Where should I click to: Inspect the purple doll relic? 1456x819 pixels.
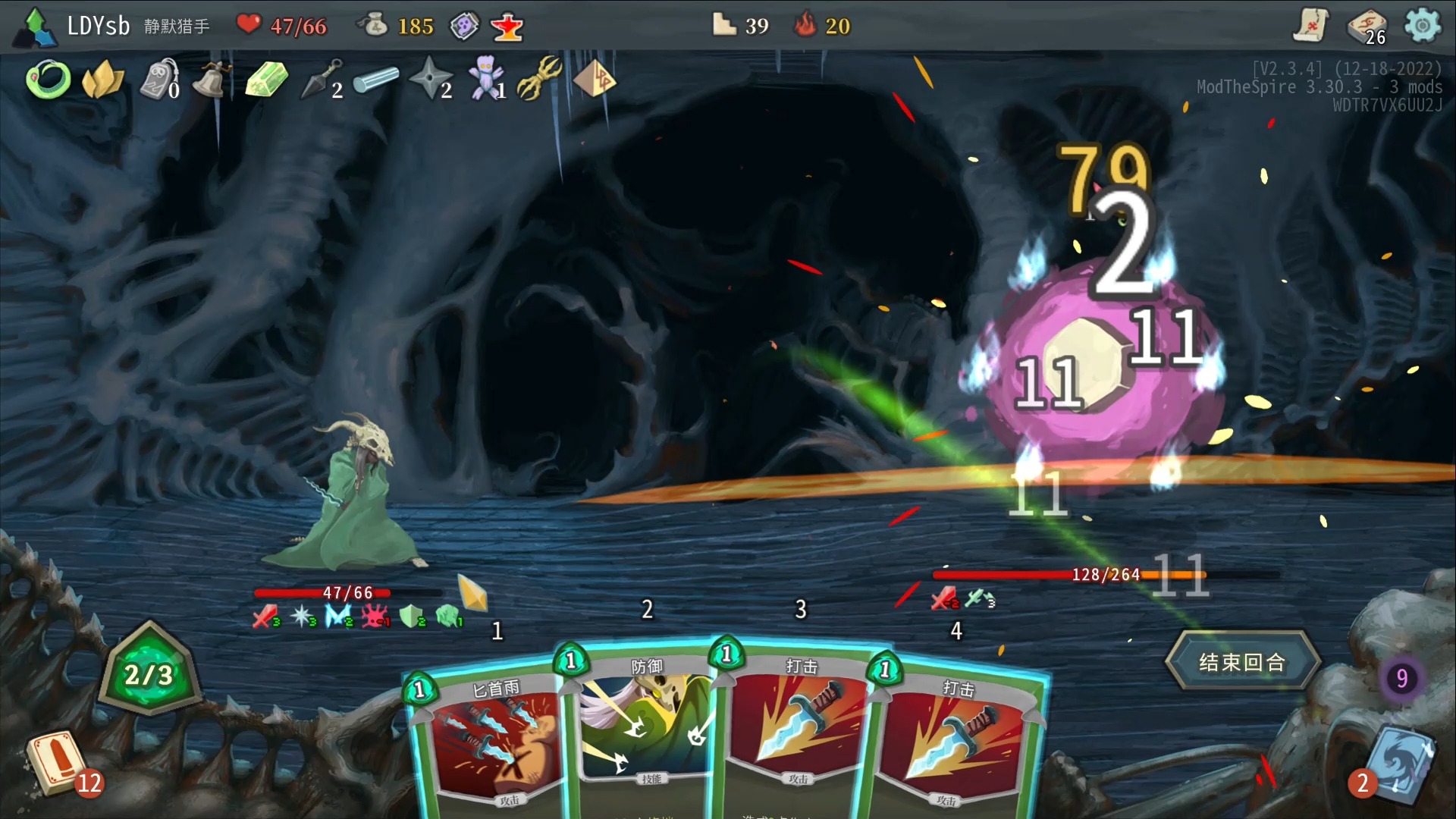(484, 78)
